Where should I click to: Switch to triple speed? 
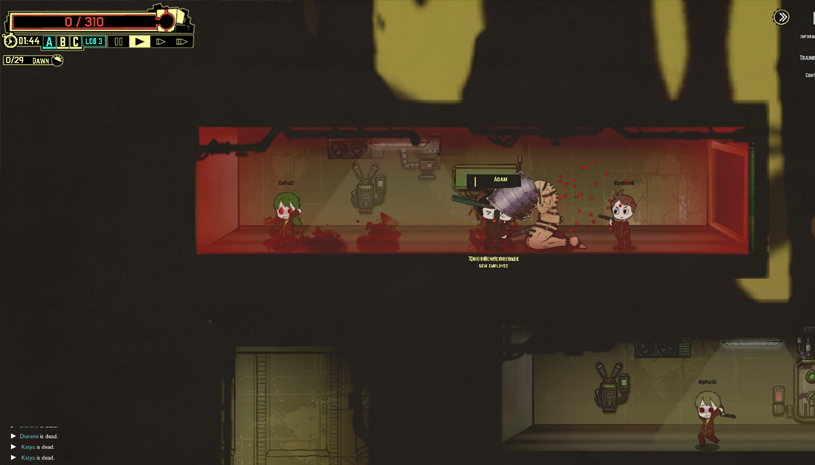(182, 42)
